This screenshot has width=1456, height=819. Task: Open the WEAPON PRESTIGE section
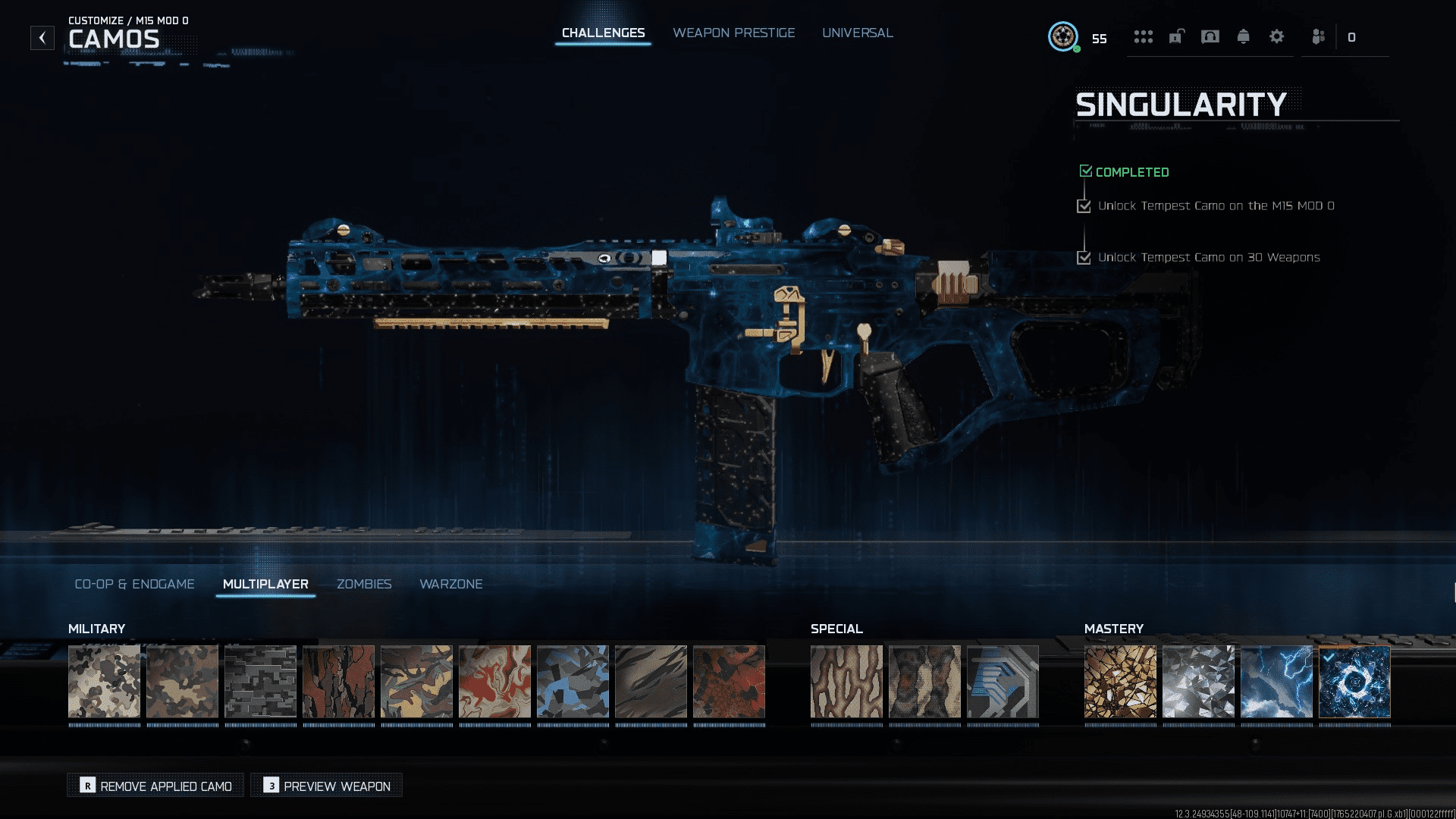[x=733, y=33]
